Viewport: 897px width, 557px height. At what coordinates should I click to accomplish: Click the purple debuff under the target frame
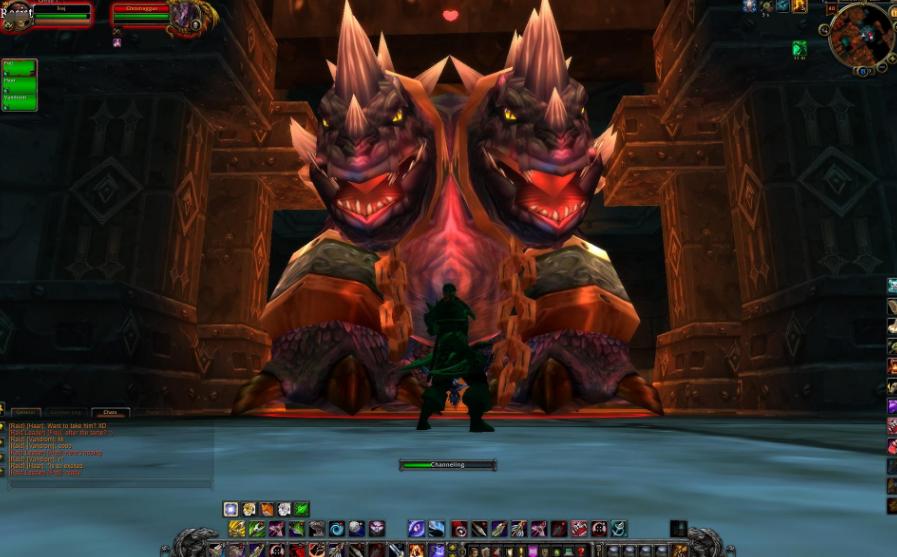click(117, 43)
